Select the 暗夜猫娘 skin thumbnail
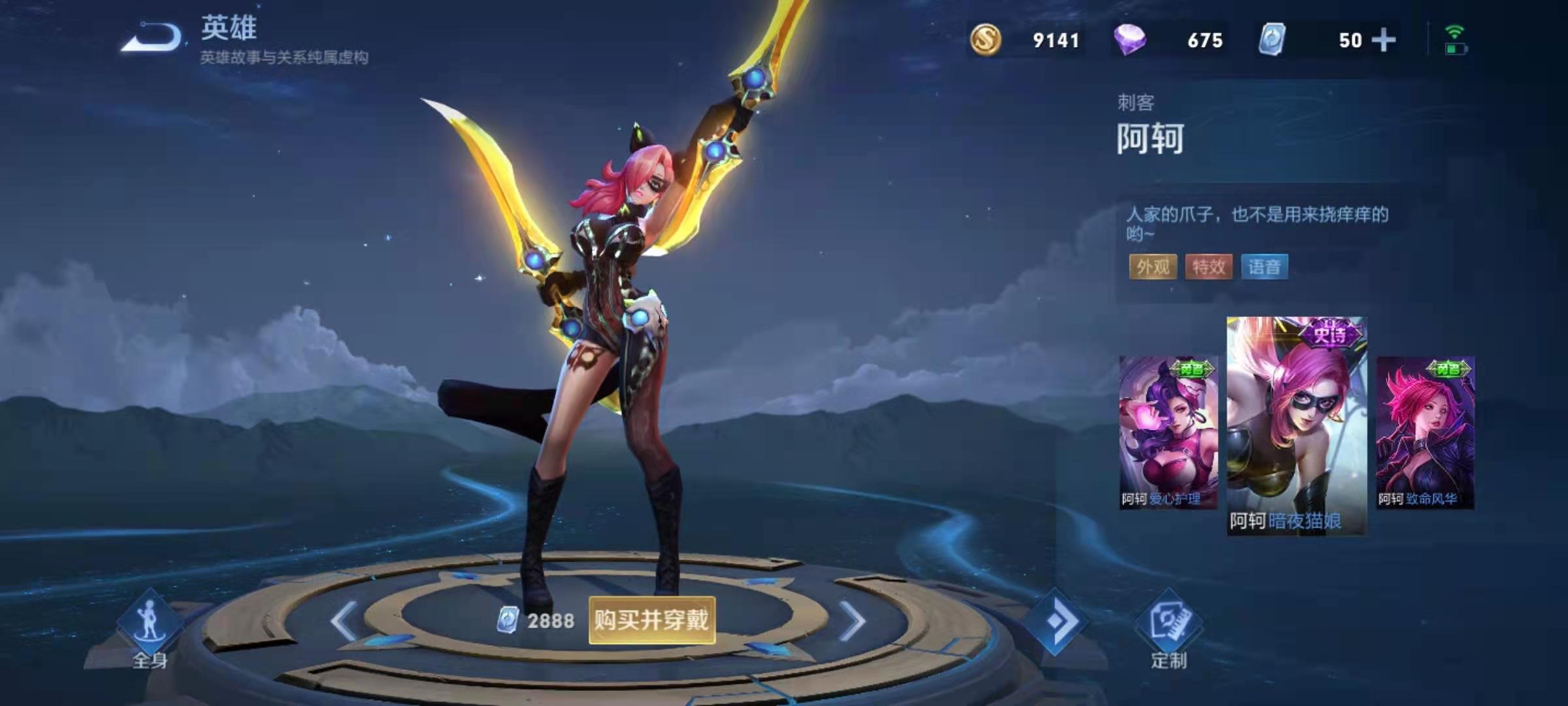This screenshot has height=706, width=1568. pos(1296,426)
